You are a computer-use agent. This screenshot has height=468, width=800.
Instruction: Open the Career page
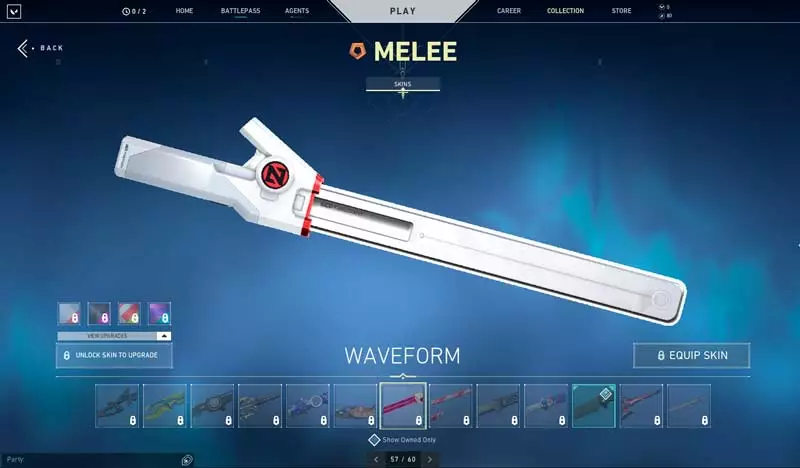pos(509,11)
